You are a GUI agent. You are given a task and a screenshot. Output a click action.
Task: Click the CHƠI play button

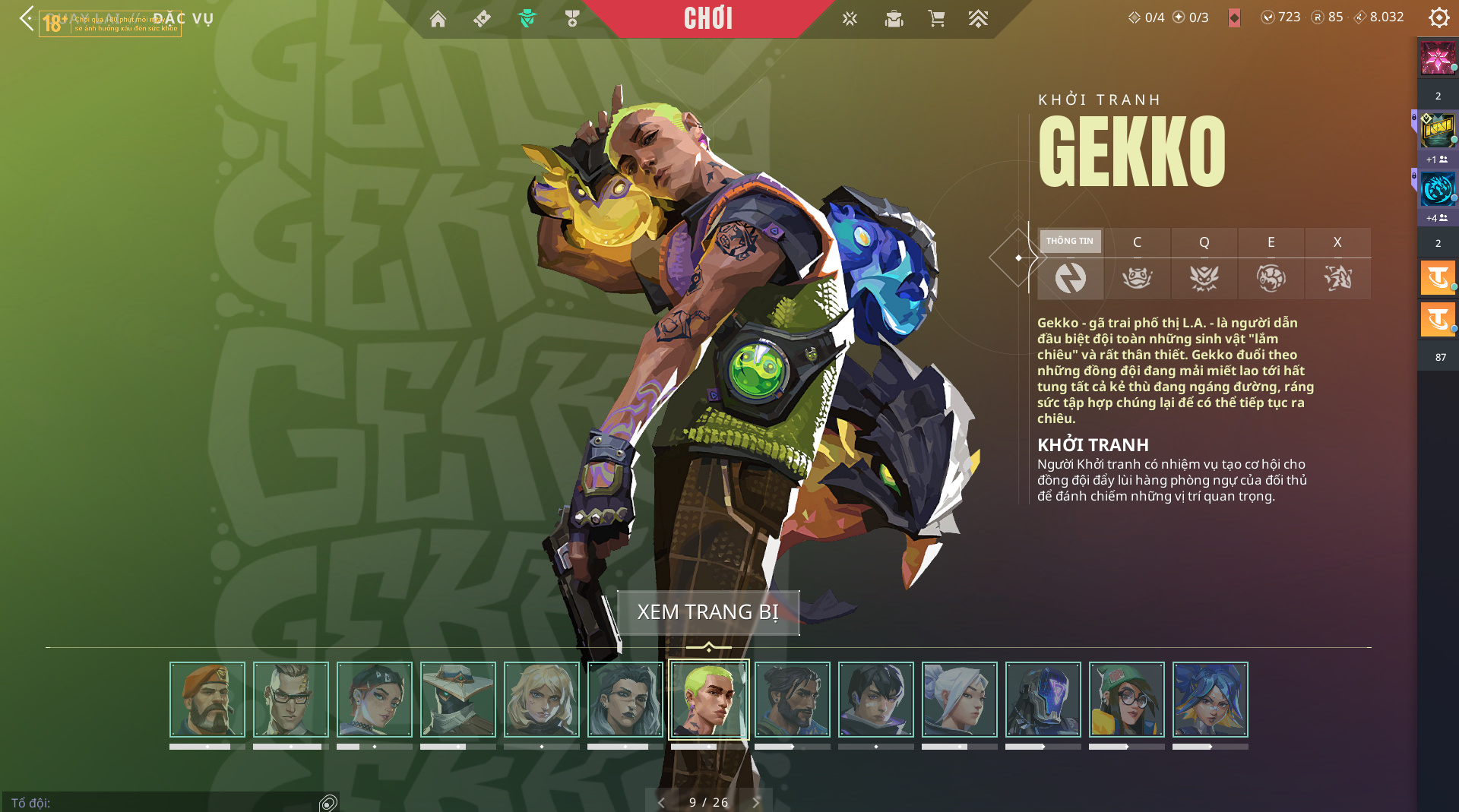click(x=707, y=18)
